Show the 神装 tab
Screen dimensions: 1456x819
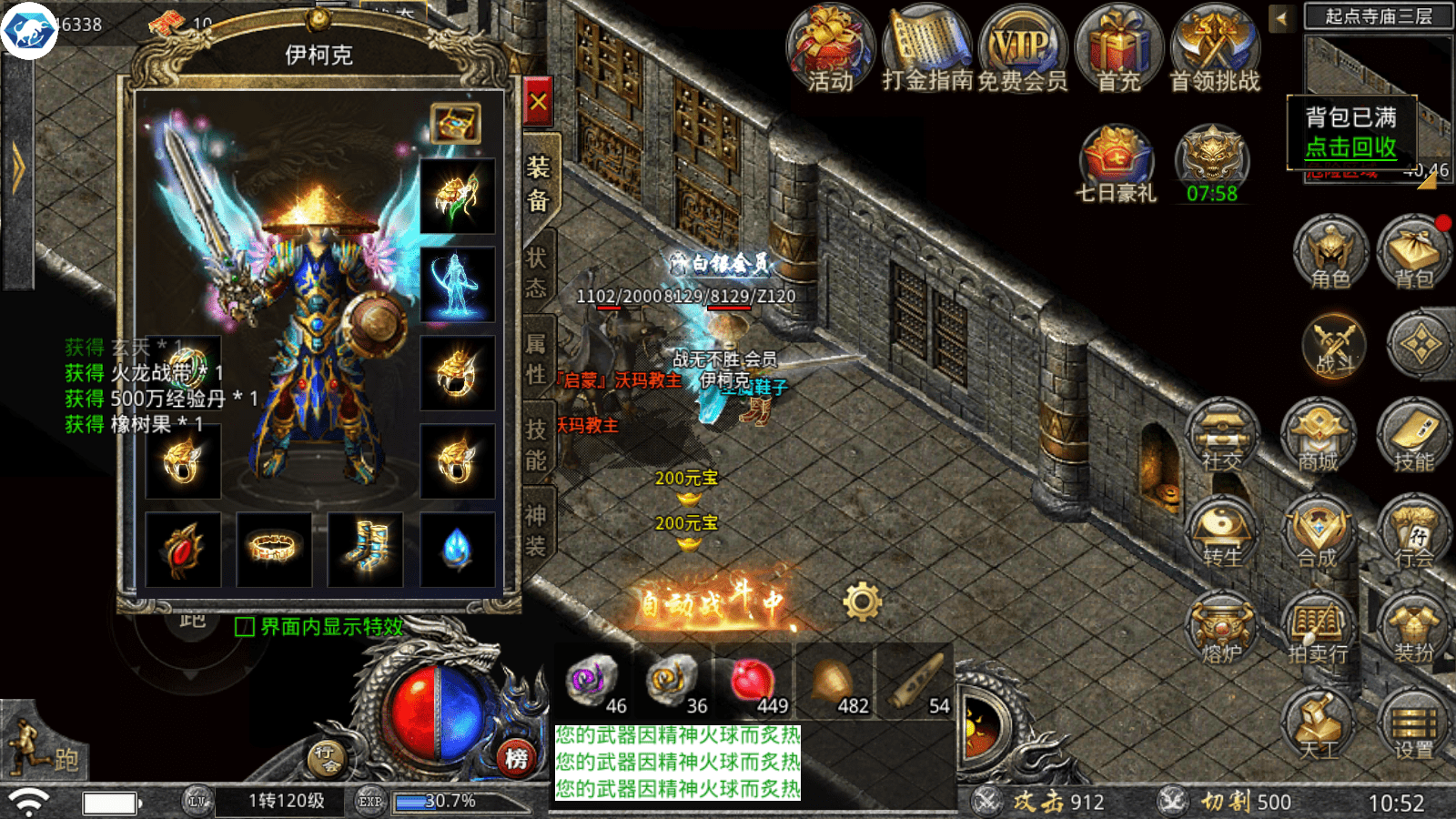click(536, 531)
